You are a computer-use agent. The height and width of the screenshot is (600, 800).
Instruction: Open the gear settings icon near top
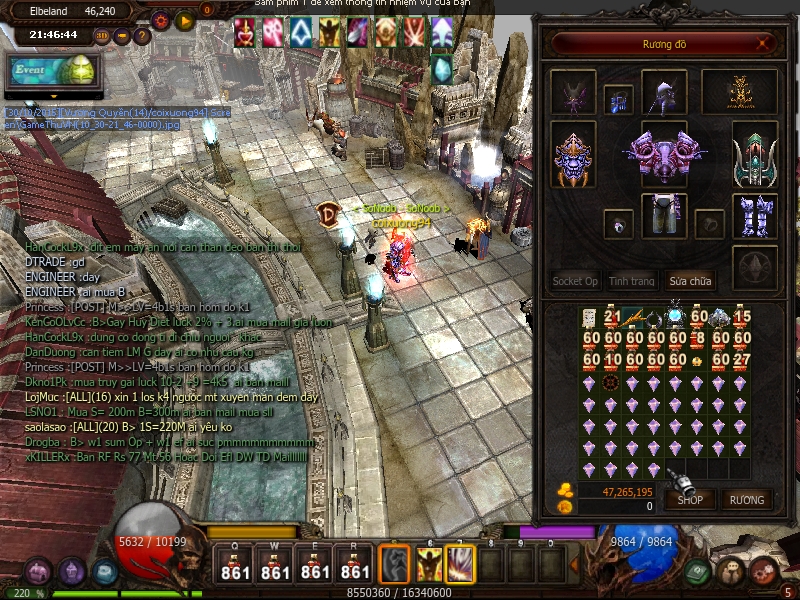[x=160, y=20]
